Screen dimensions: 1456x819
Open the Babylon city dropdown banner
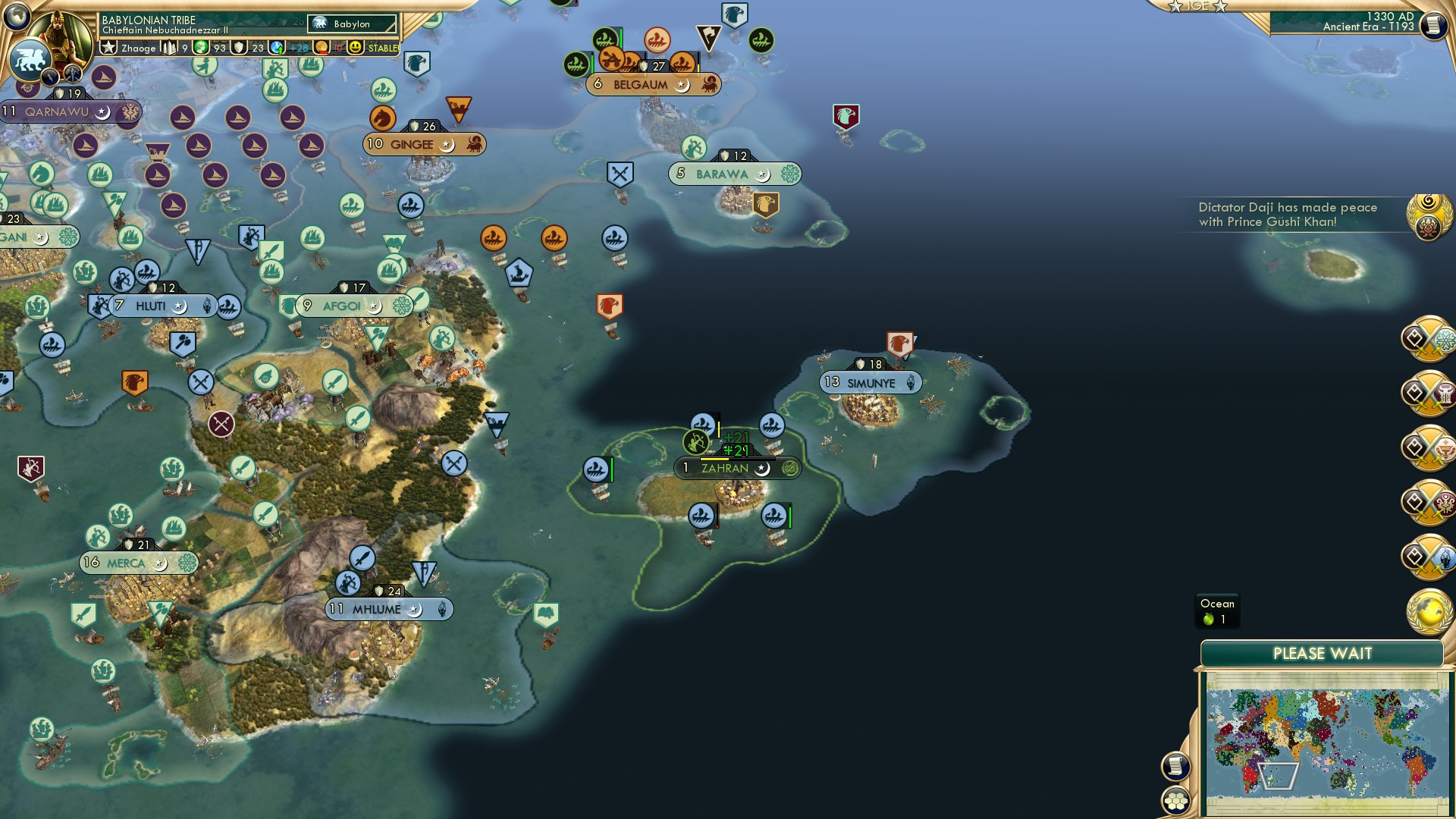pos(350,24)
